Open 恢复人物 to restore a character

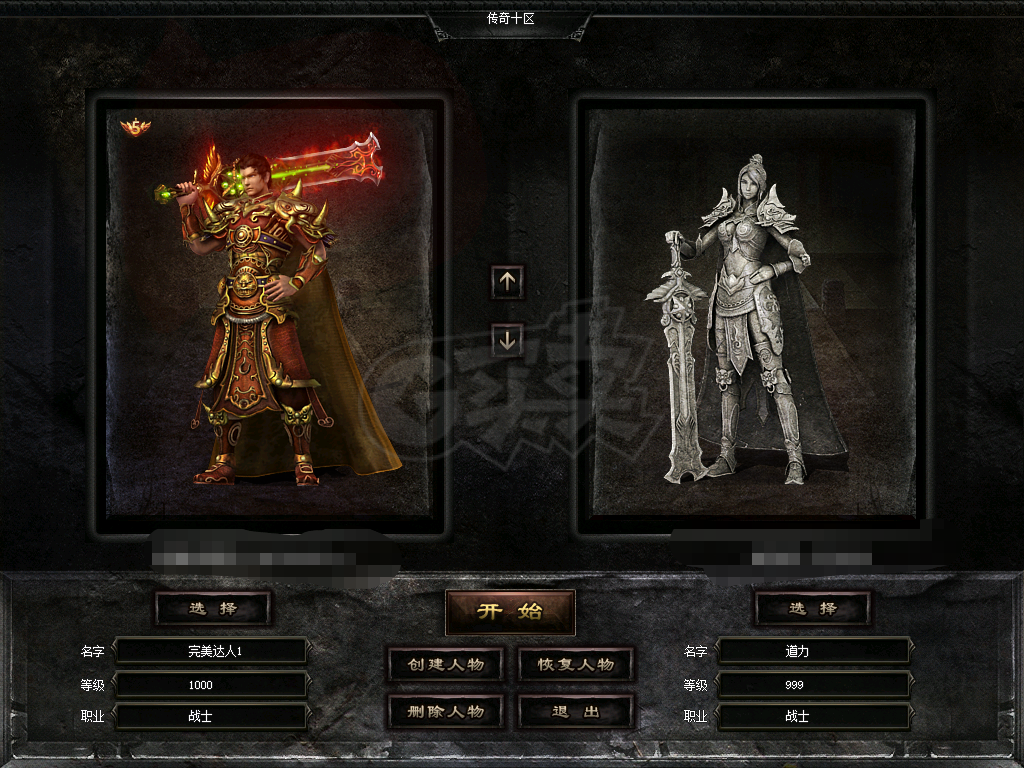point(576,665)
